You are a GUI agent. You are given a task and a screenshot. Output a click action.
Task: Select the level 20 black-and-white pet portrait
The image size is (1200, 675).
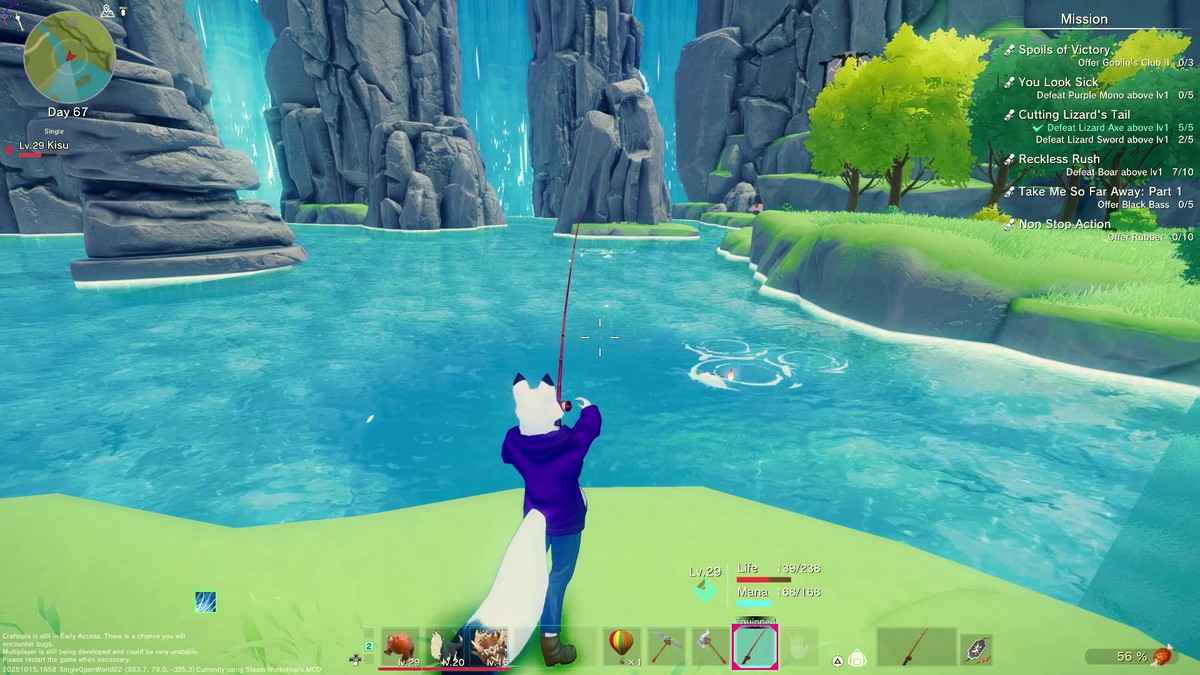pos(445,647)
